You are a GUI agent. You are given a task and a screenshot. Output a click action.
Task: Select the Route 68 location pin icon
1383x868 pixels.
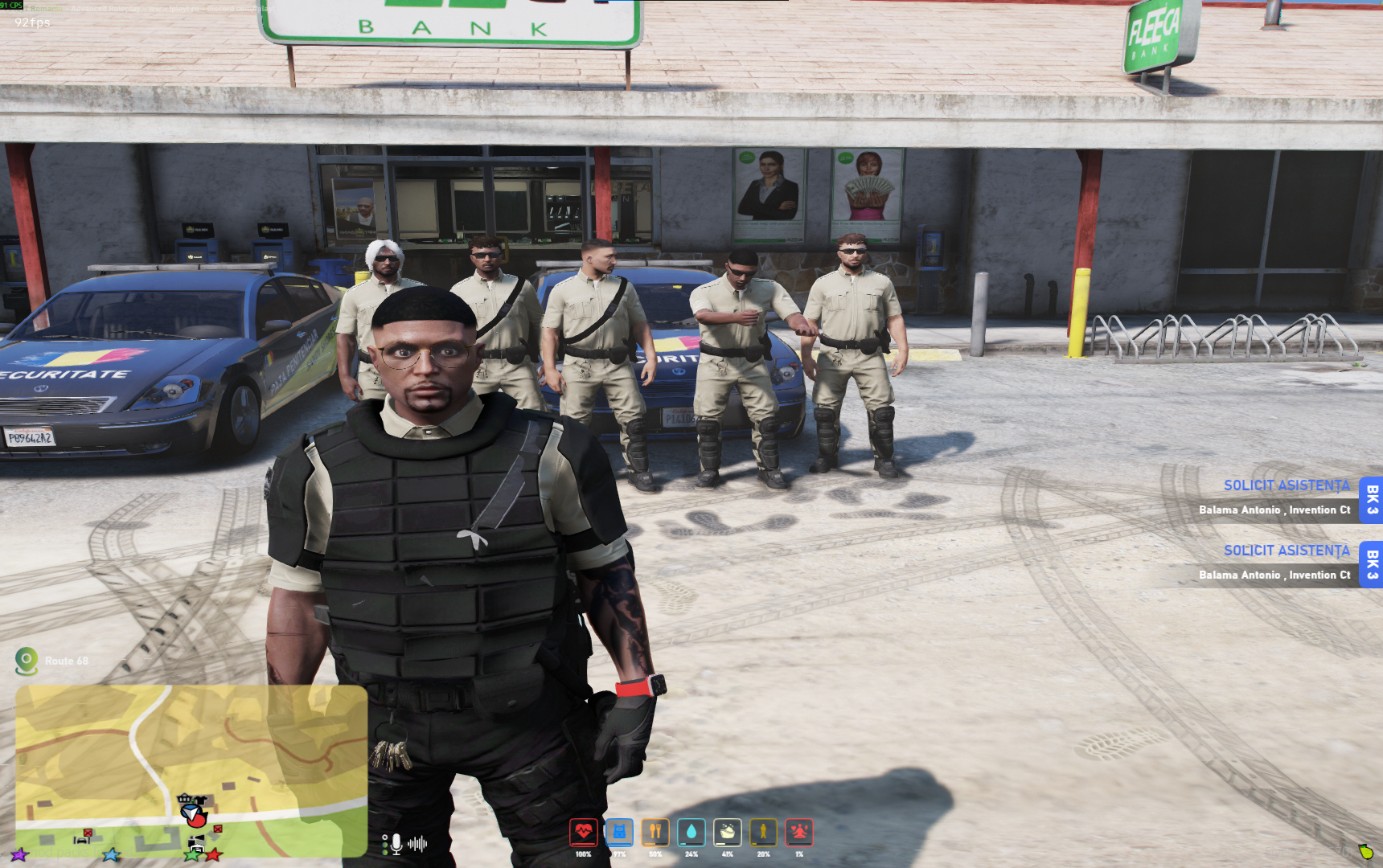pyautogui.click(x=27, y=661)
